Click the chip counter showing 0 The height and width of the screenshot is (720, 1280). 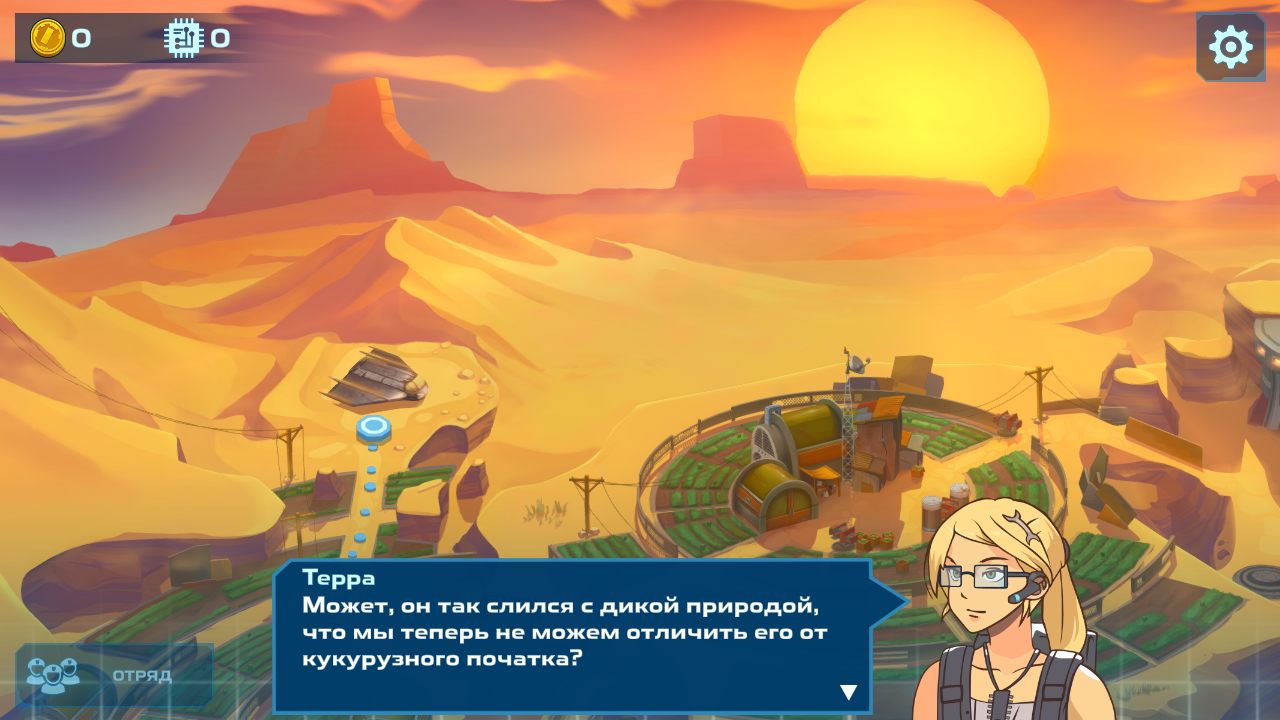(x=219, y=39)
